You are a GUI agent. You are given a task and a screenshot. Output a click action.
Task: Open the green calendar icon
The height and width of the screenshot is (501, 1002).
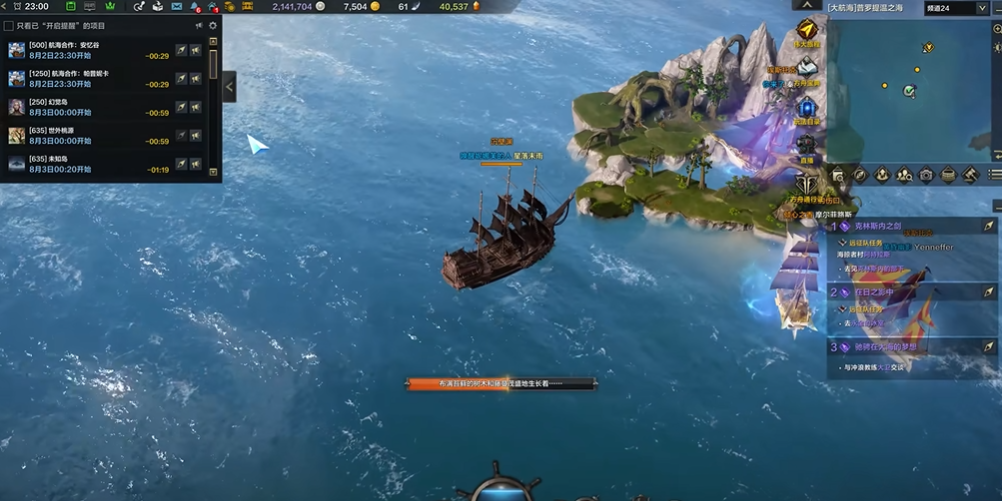[x=71, y=7]
